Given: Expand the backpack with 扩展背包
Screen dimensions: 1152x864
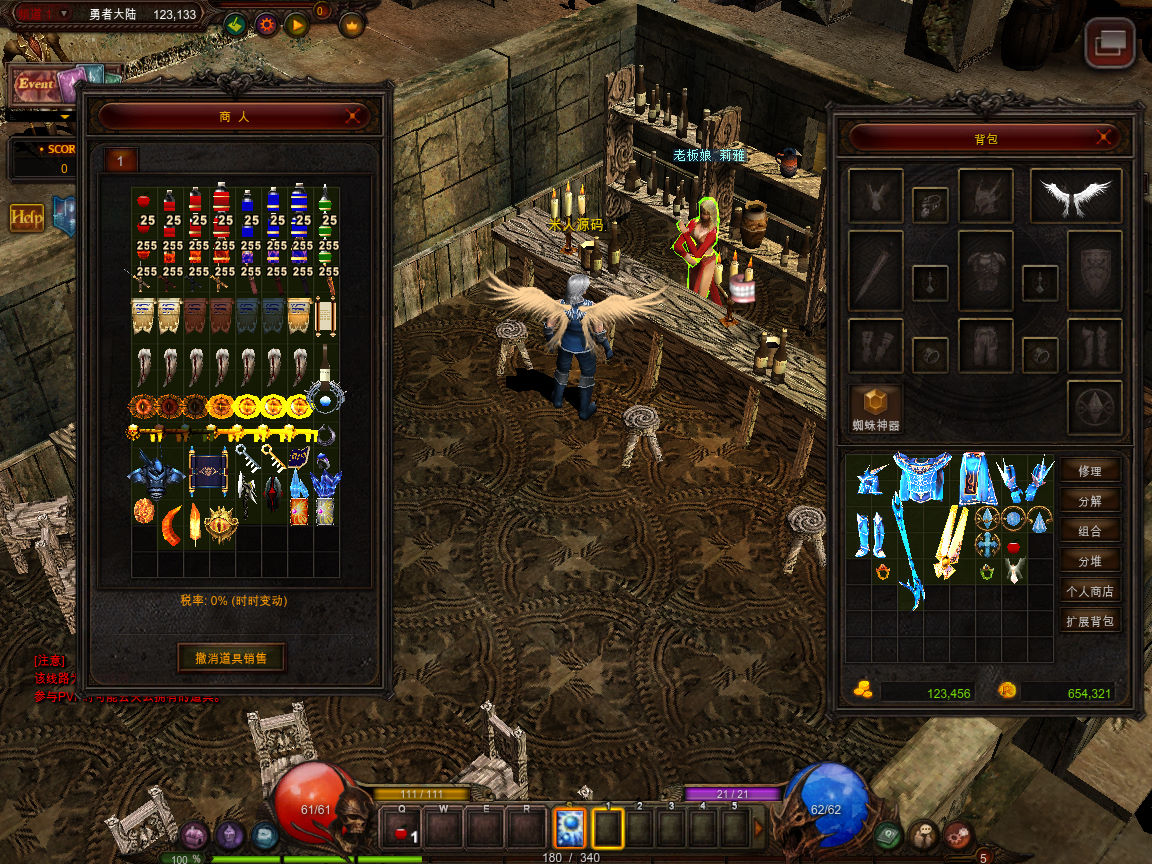Looking at the screenshot, I should (x=1089, y=621).
